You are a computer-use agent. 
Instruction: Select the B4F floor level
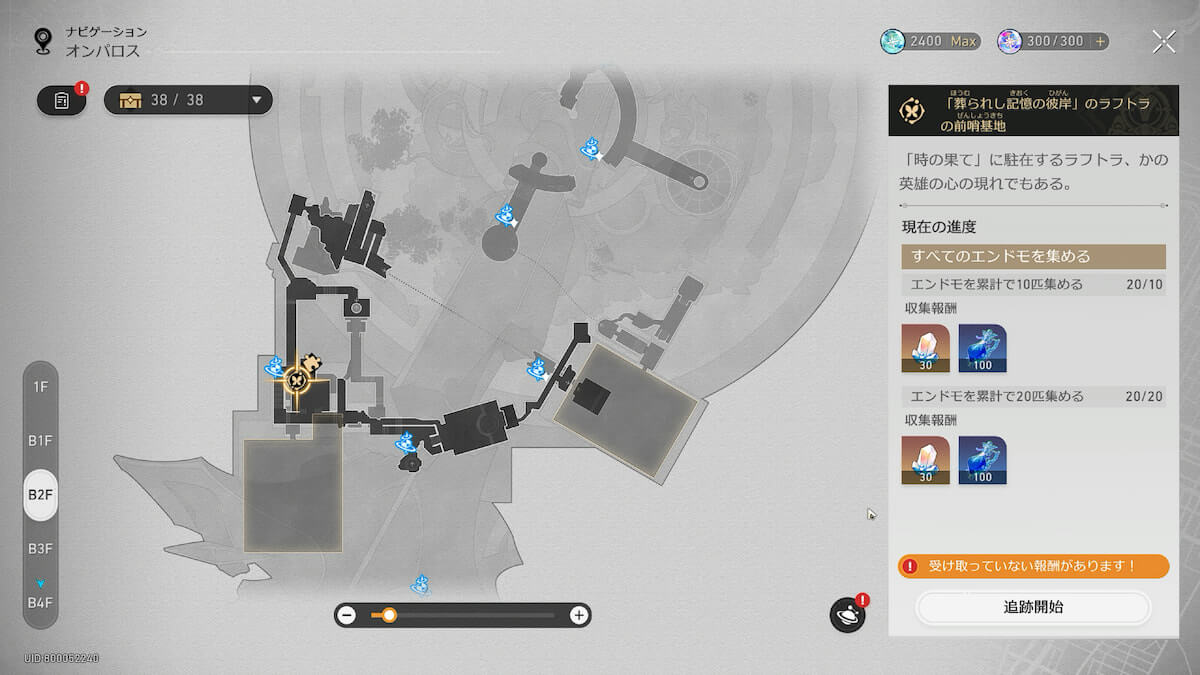coord(40,601)
